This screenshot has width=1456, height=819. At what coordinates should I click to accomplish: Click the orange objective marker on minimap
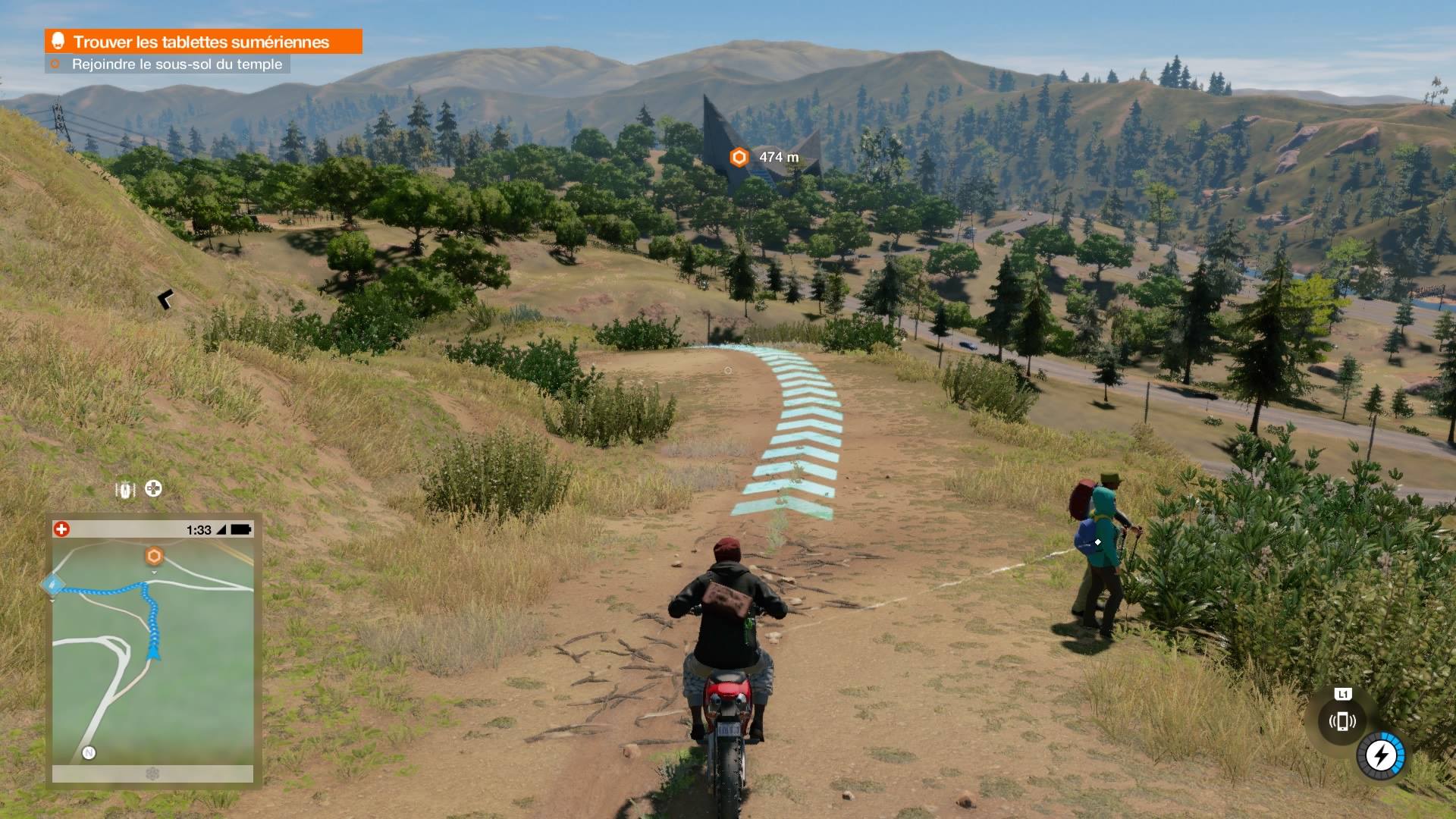(x=154, y=557)
